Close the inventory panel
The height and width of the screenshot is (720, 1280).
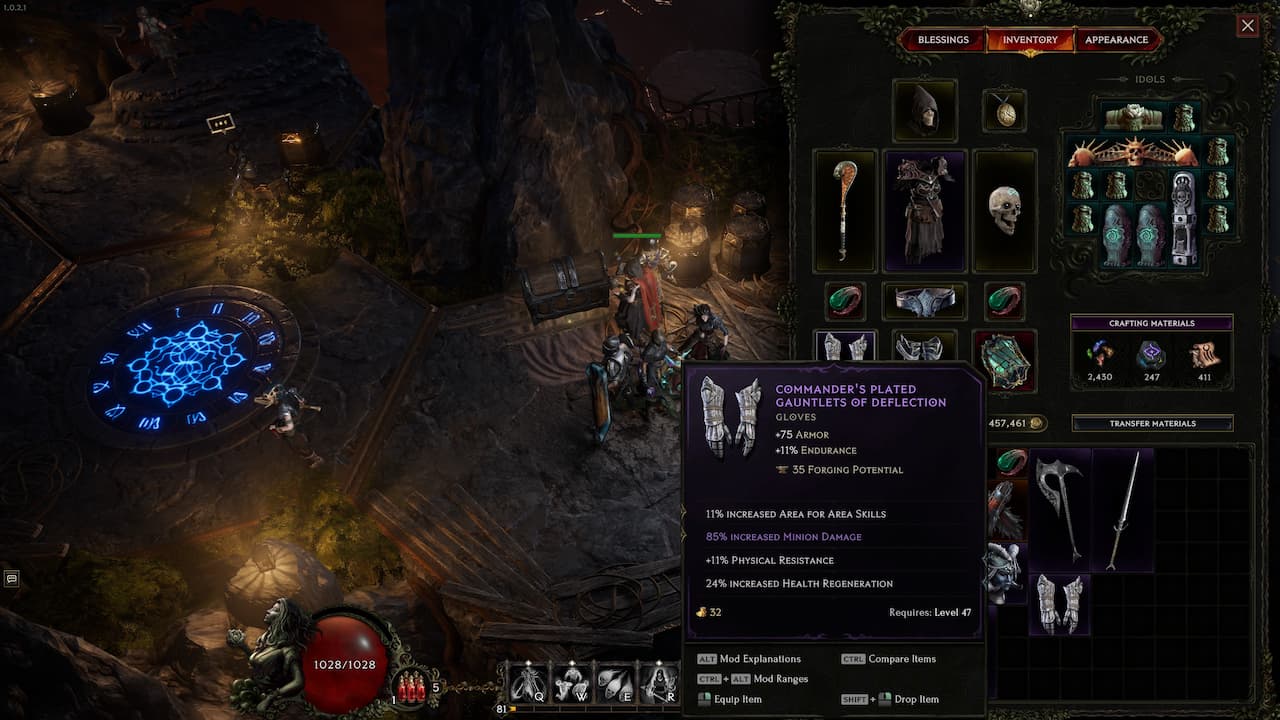tap(1247, 26)
